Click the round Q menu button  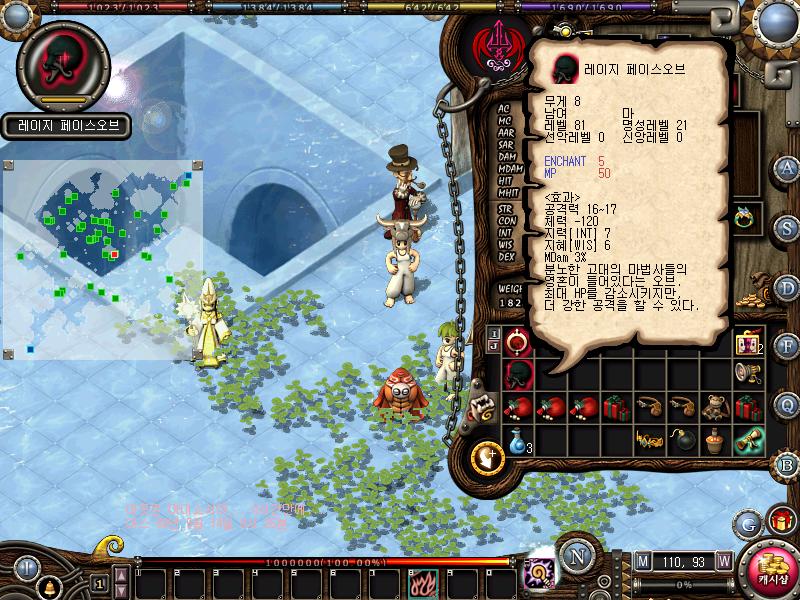[786, 404]
